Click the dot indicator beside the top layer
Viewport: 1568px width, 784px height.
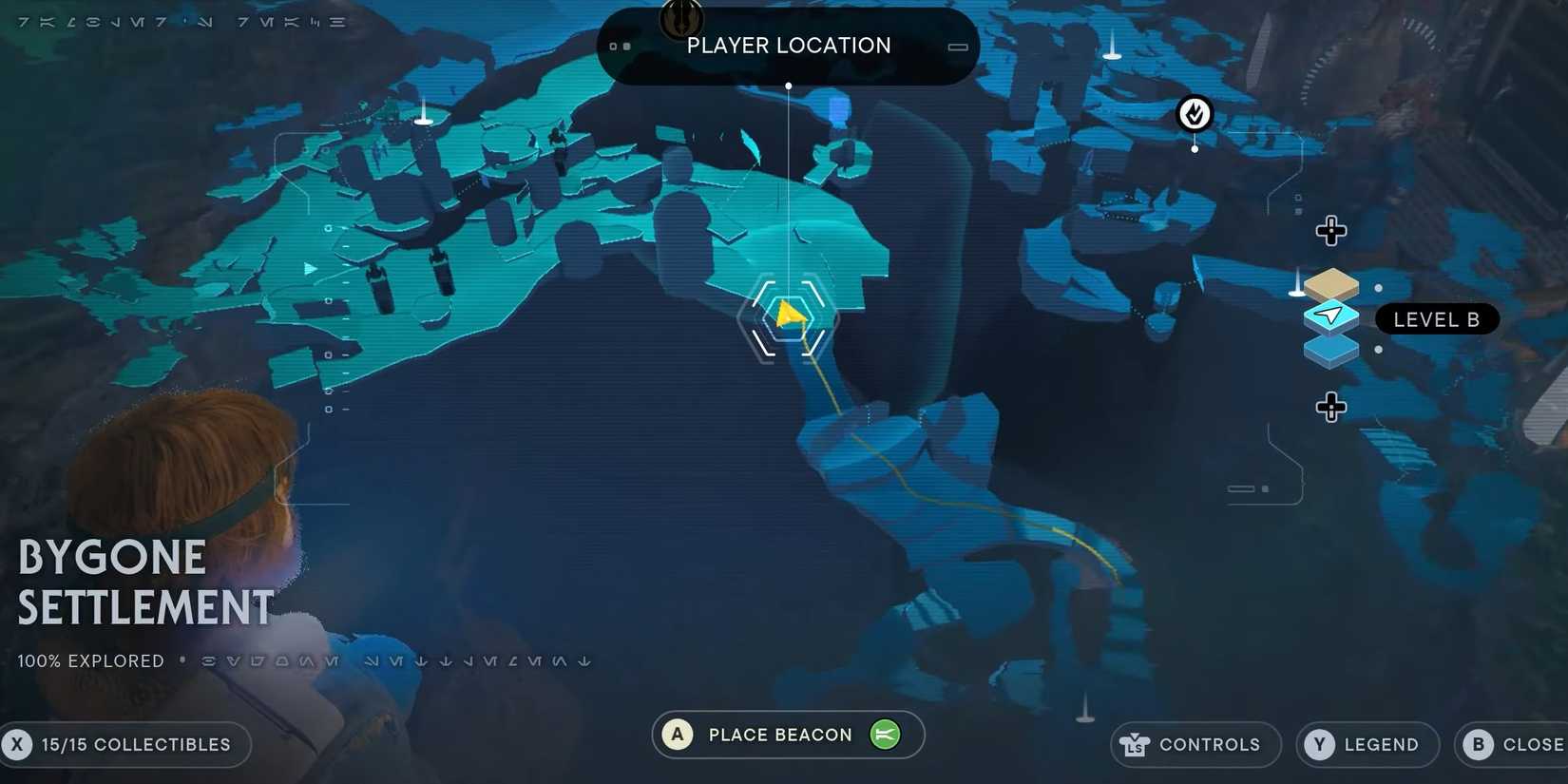(x=1378, y=288)
